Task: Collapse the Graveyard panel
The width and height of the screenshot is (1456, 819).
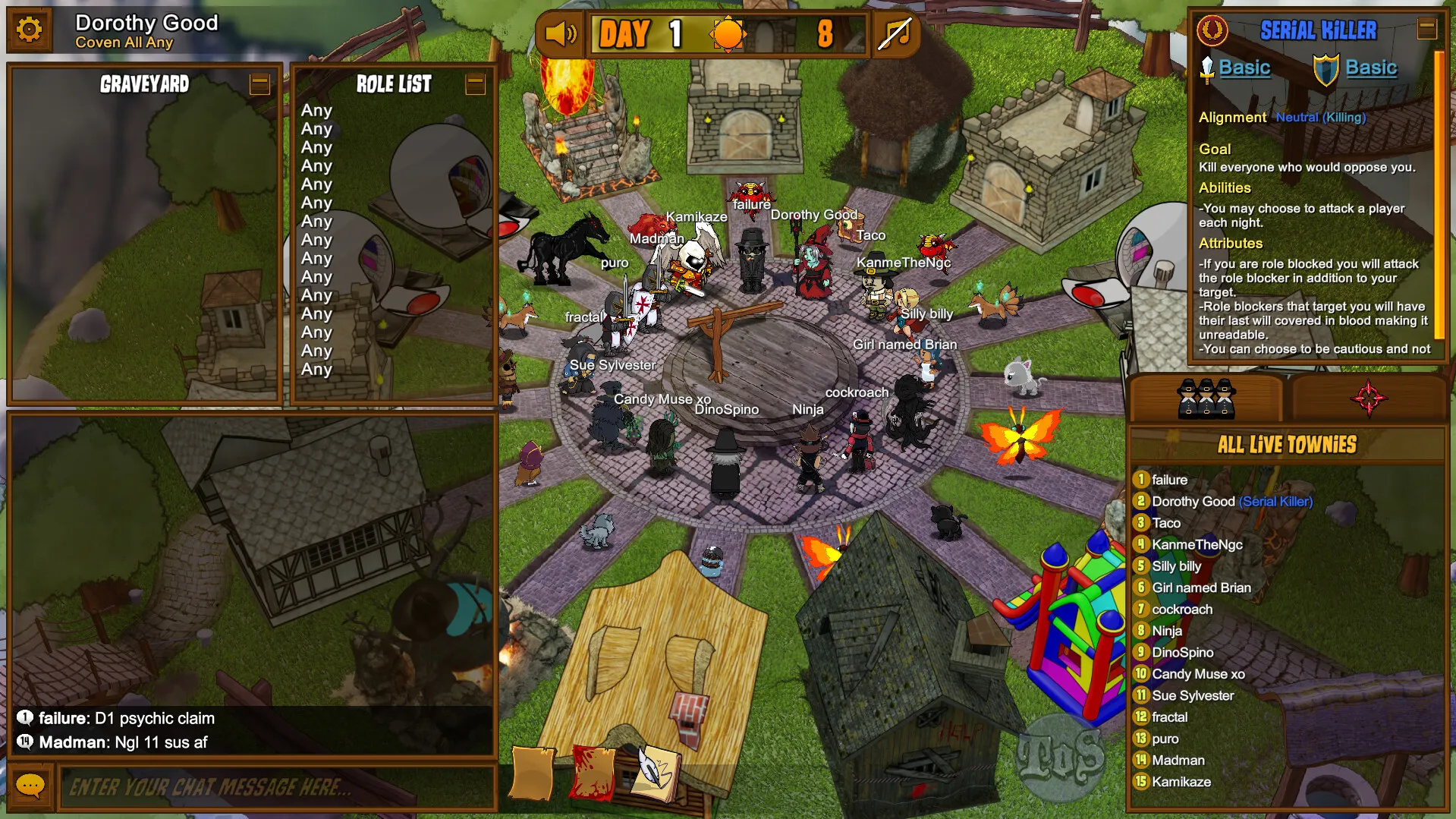Action: pos(259,85)
